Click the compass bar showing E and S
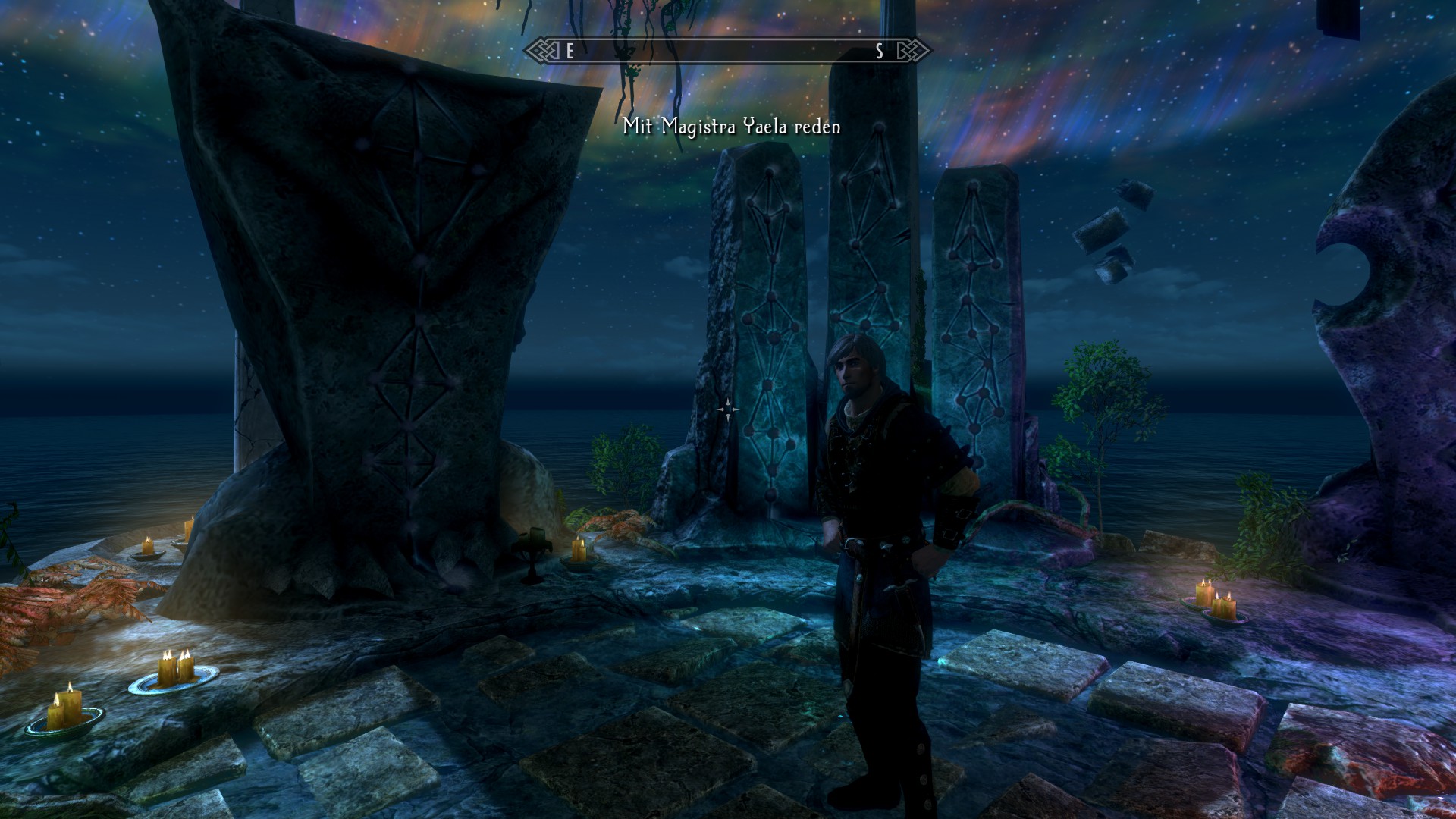 pos(727,51)
